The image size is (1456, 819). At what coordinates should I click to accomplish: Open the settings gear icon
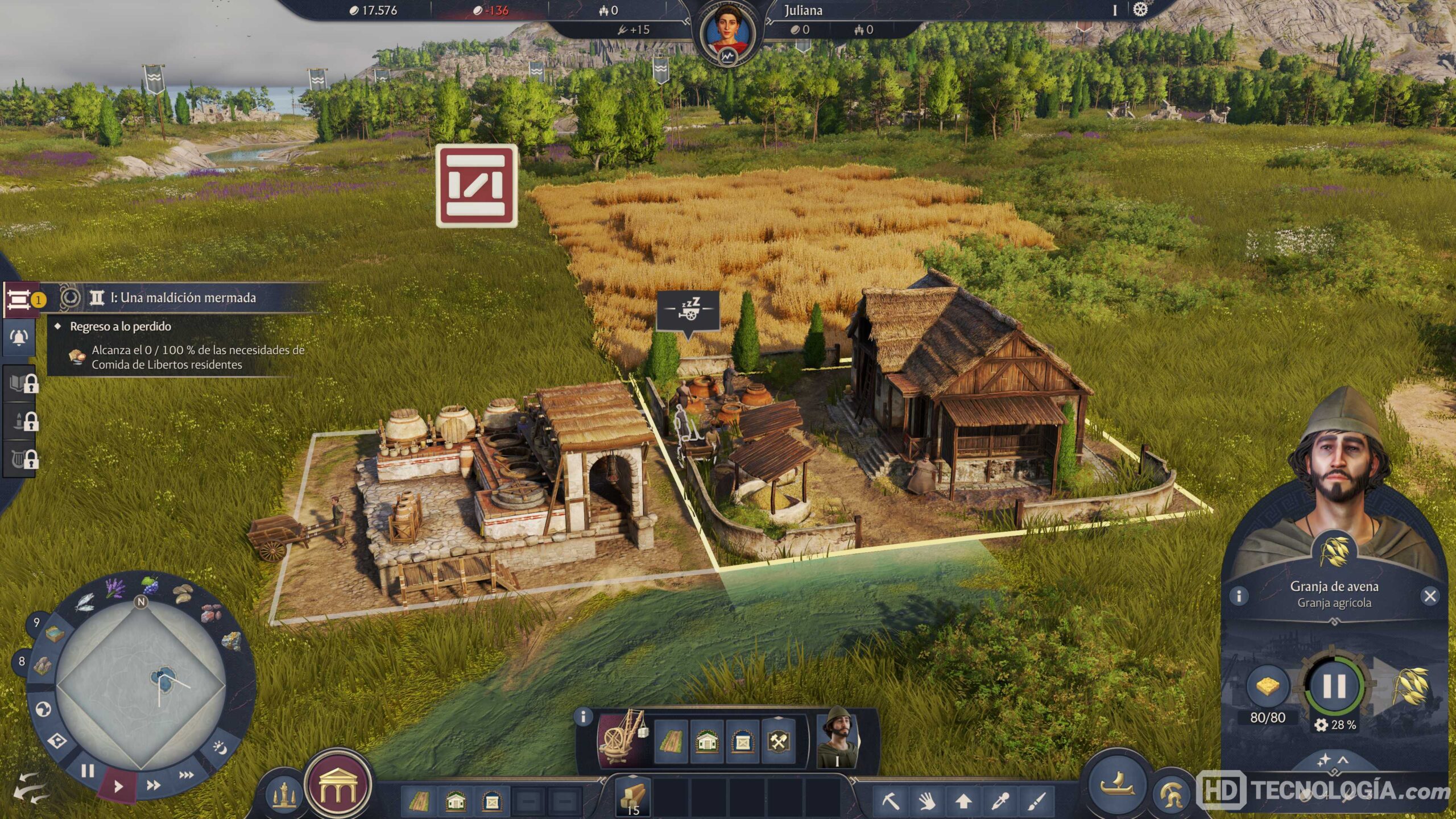coord(1140,10)
